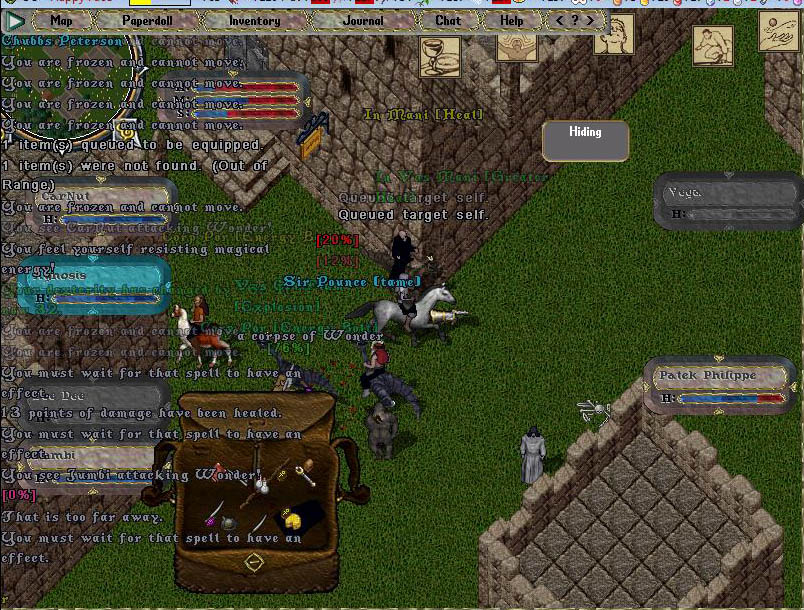
Task: Minimize the backpack with the diamond button
Action: click(x=254, y=562)
